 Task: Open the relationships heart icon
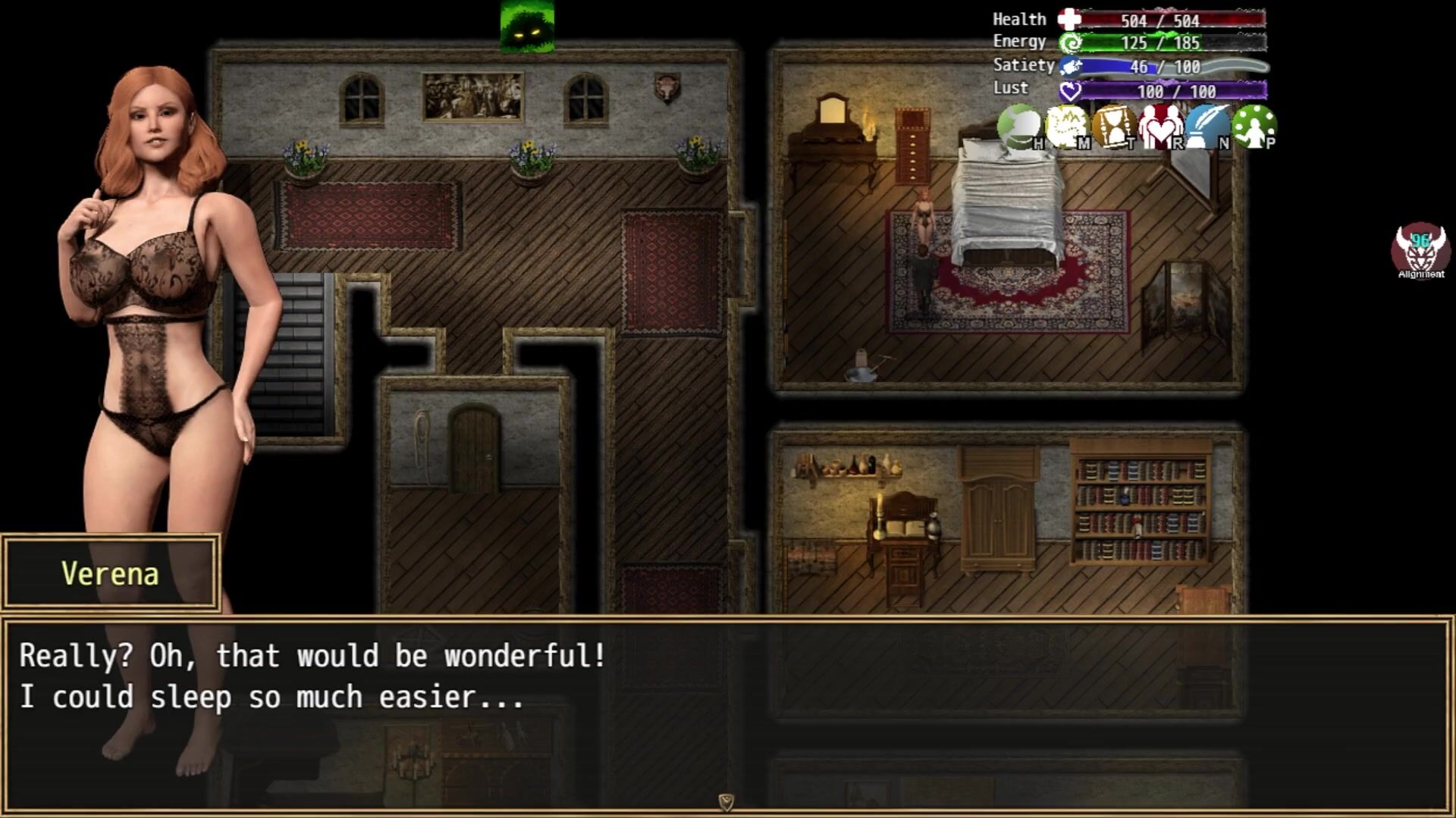click(x=1160, y=127)
